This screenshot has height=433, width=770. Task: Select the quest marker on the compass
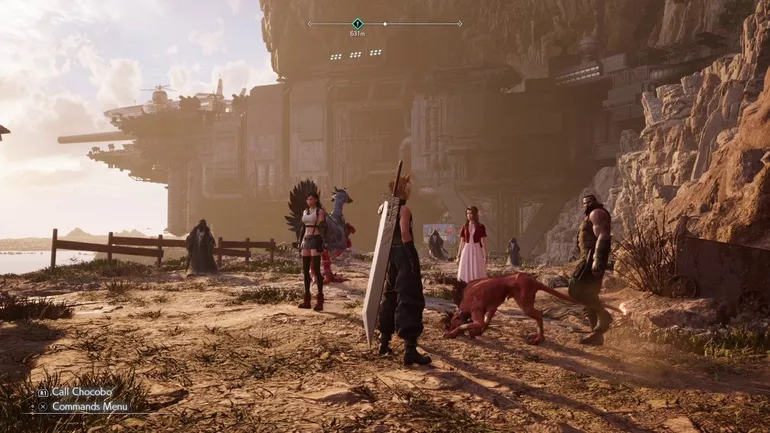[357, 23]
